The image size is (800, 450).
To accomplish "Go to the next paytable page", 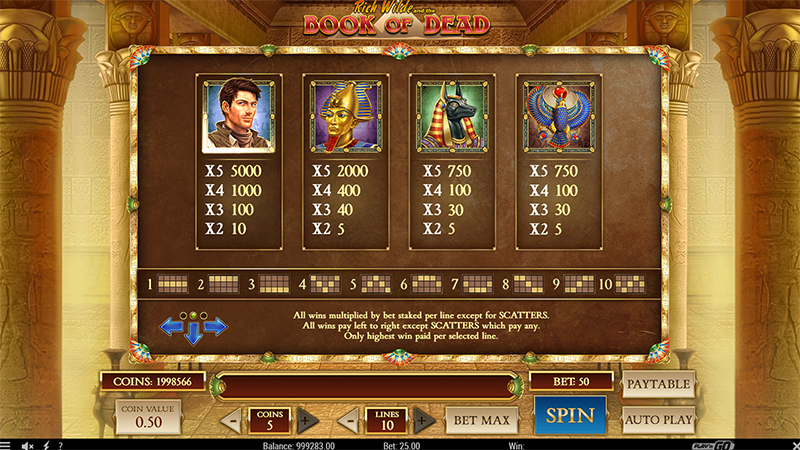I will point(216,326).
